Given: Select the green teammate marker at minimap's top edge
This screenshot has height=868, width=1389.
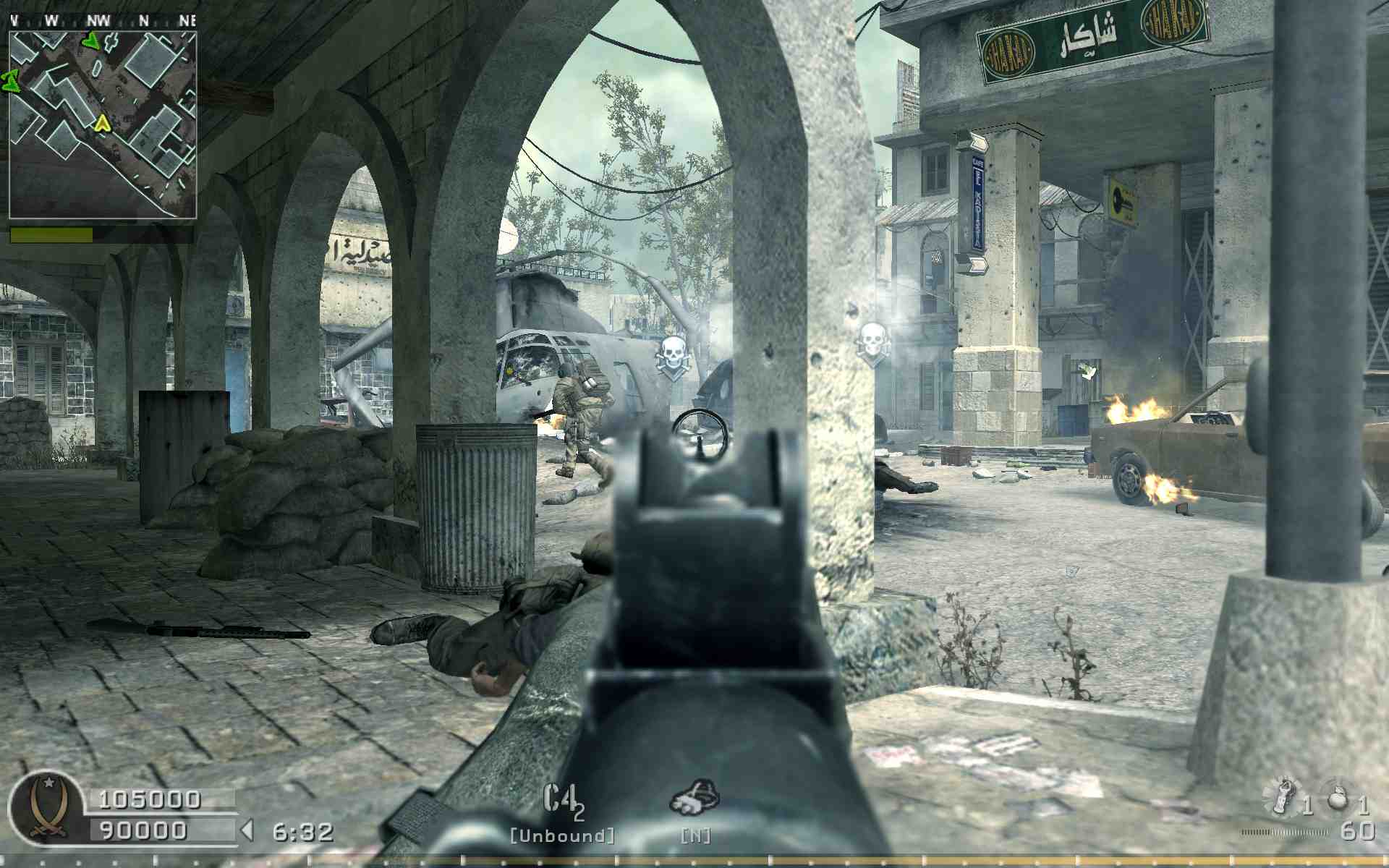Looking at the screenshot, I should coord(90,41).
